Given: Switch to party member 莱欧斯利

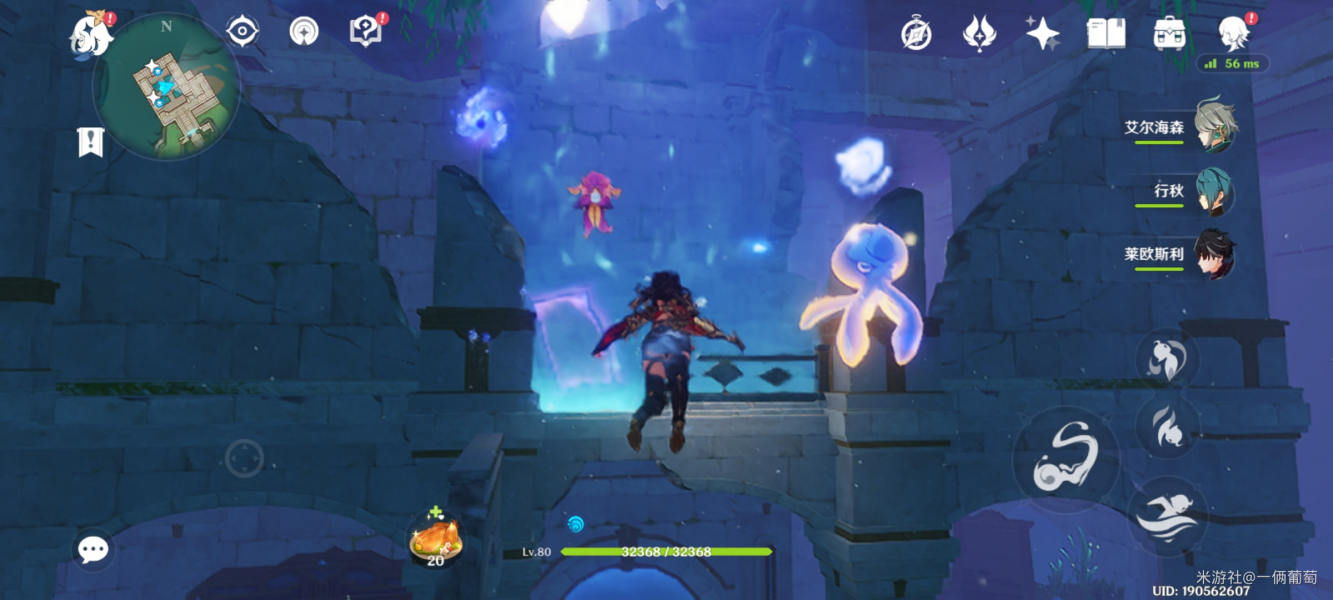Looking at the screenshot, I should tap(1214, 254).
